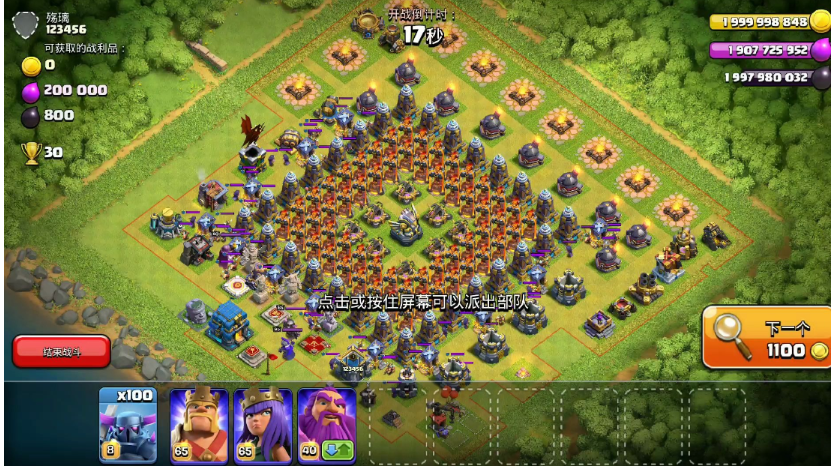The height and width of the screenshot is (466, 831).
Task: Select the Archer Queen hero card
Action: 262,424
